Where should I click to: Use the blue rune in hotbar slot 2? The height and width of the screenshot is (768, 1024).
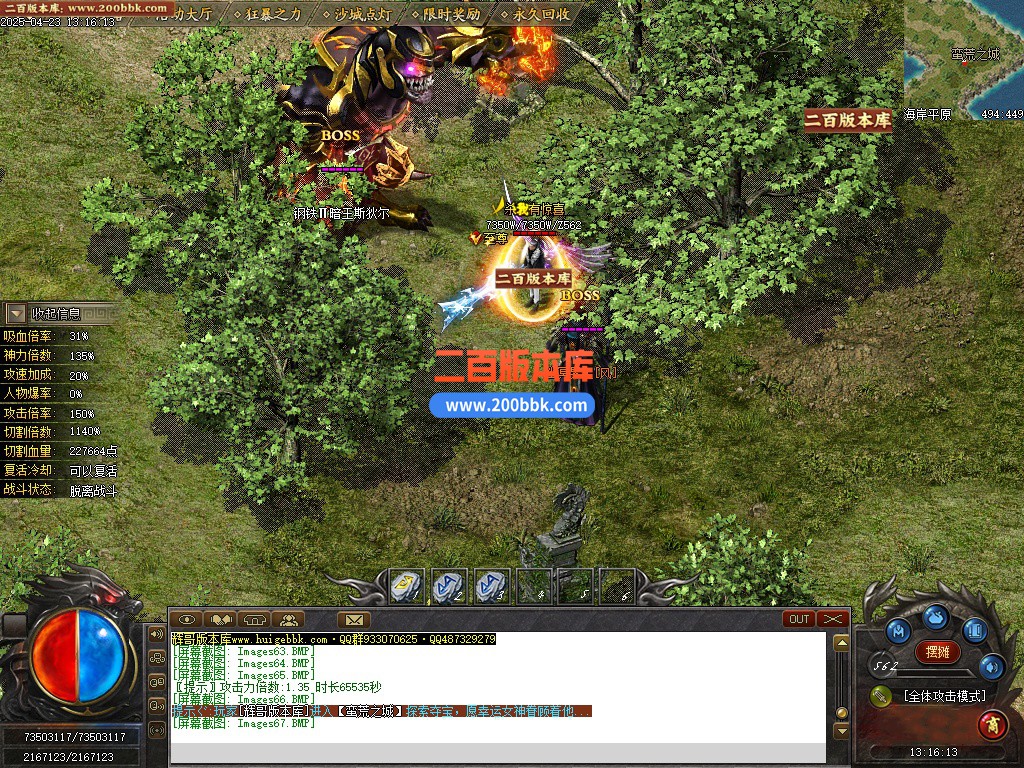point(449,586)
